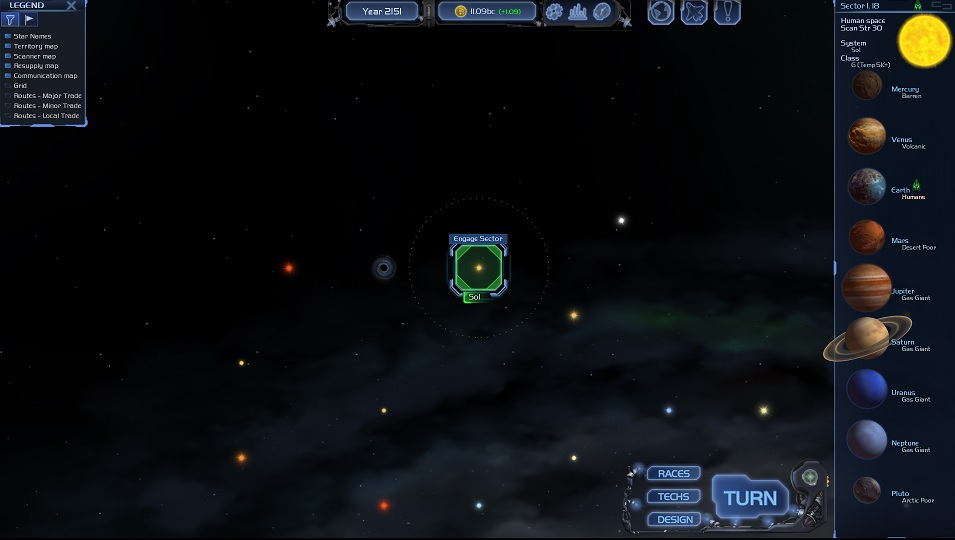
Task: Select Mars in the system planet list
Action: (867, 238)
